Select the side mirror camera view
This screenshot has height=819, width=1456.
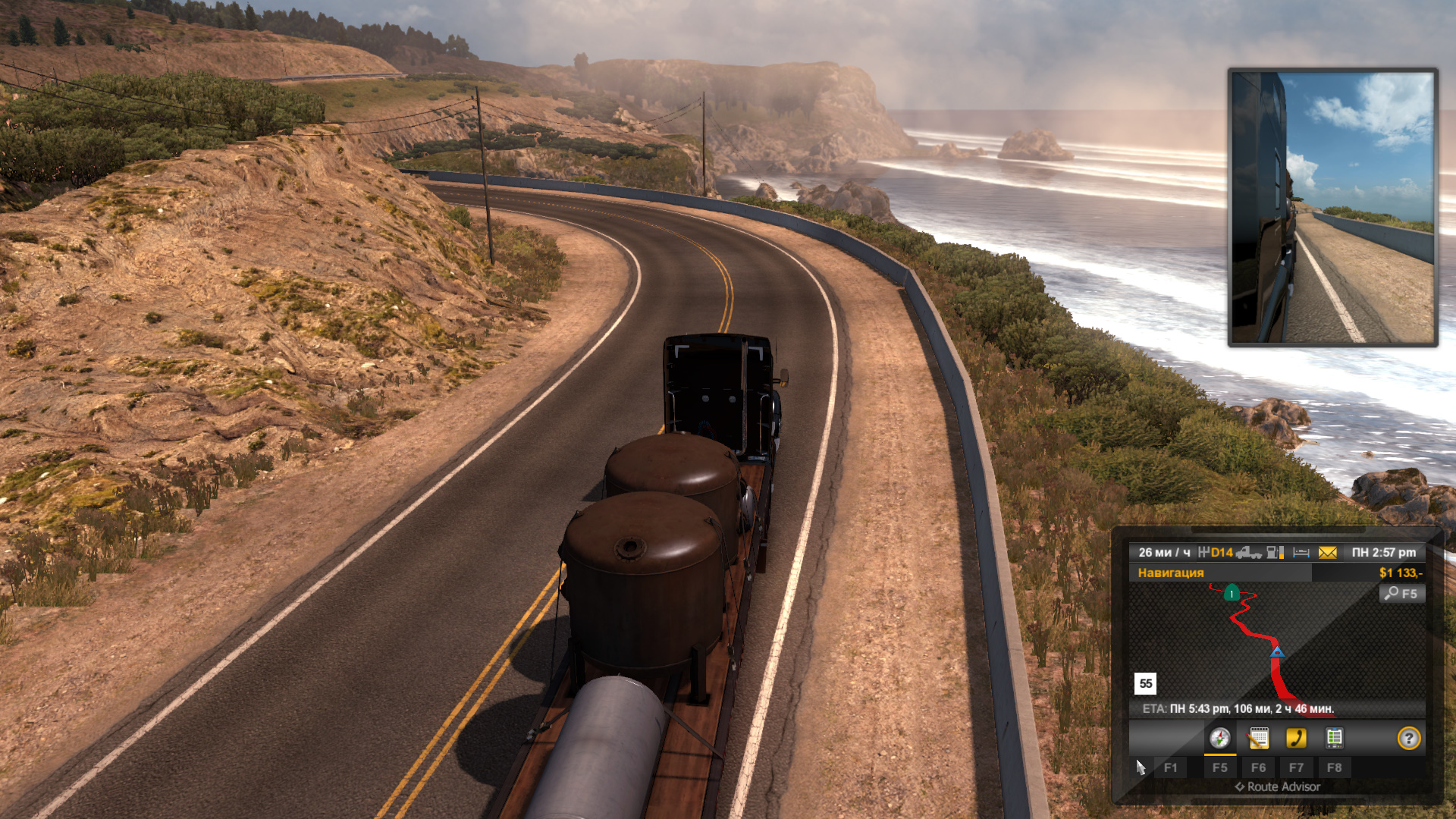pyautogui.click(x=1332, y=207)
